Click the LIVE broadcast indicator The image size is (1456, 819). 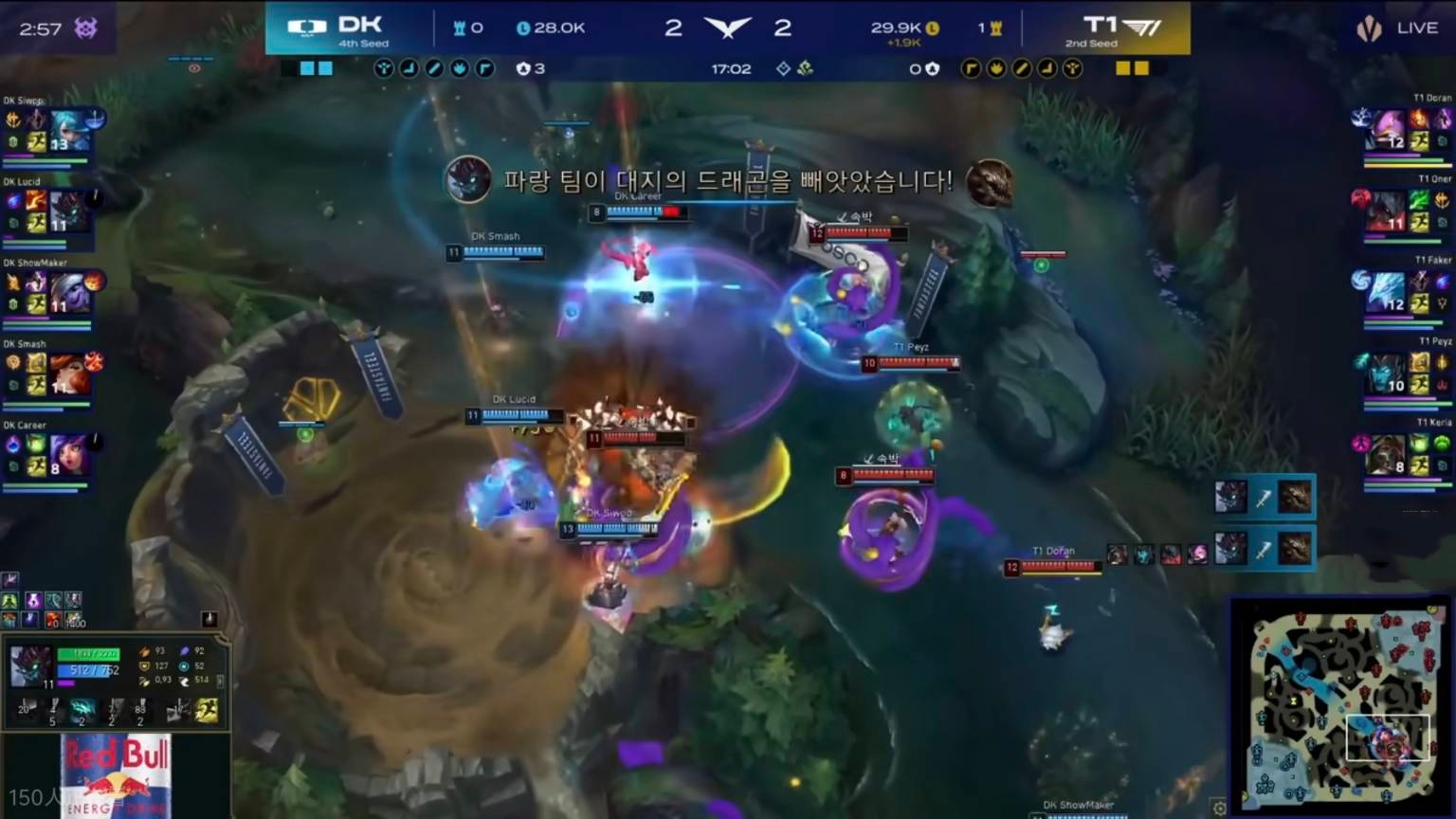pyautogui.click(x=1397, y=28)
